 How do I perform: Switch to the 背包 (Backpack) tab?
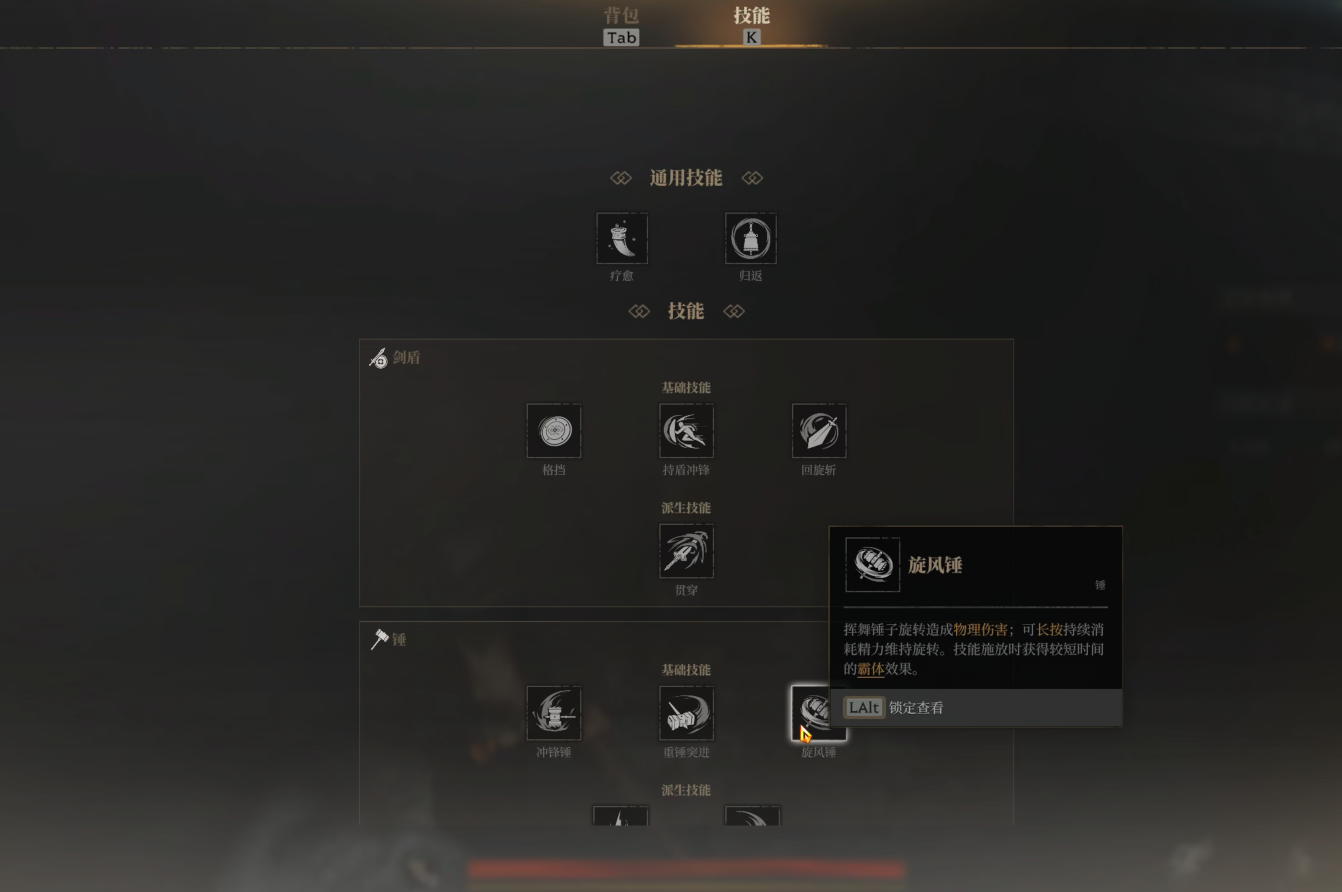click(x=621, y=25)
